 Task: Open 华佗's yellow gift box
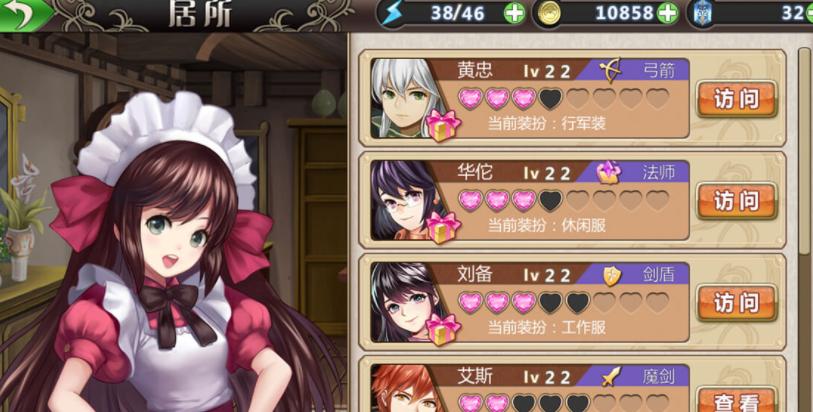click(x=442, y=228)
